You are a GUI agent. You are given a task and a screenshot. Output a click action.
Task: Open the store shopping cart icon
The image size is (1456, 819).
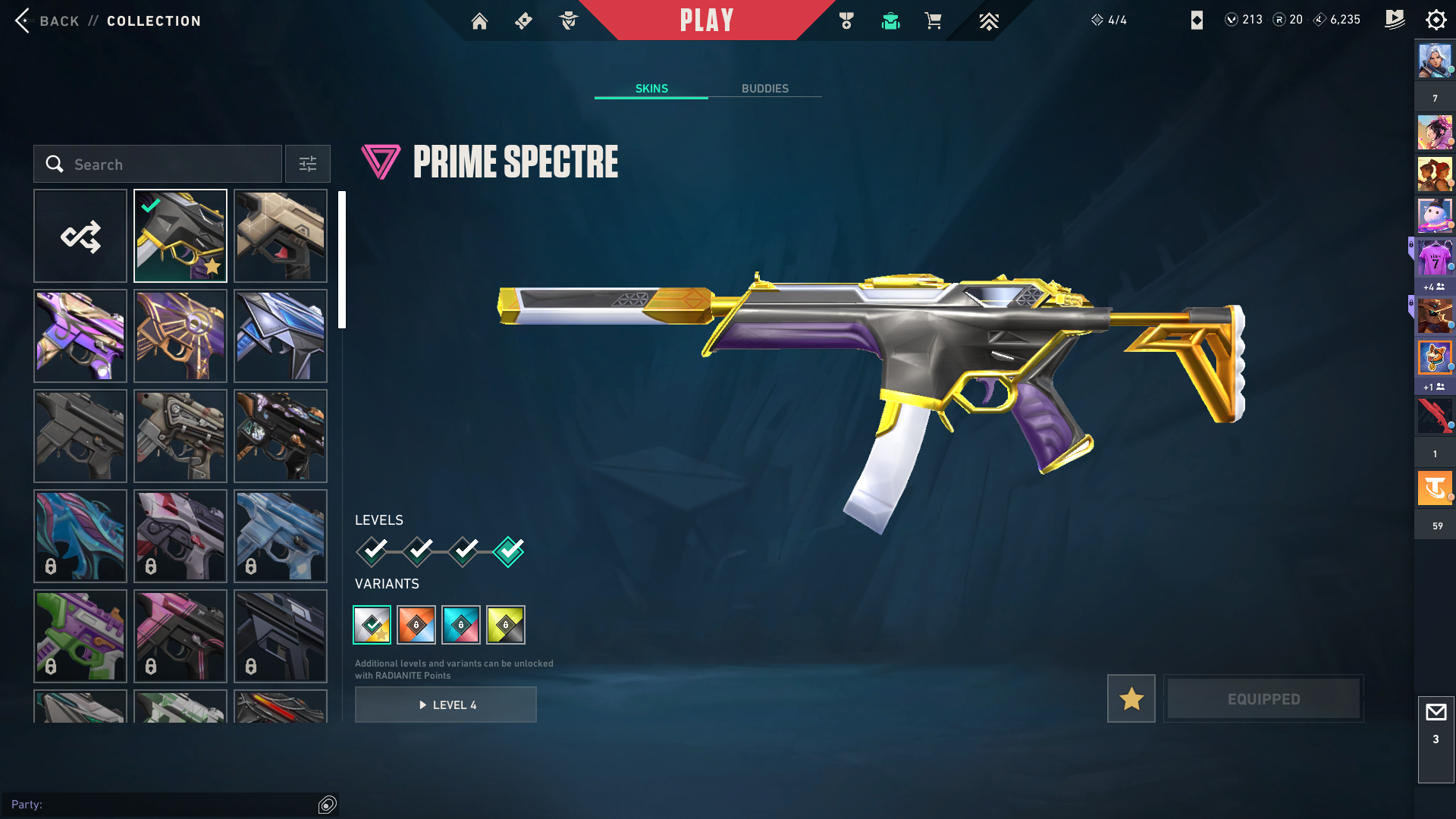[933, 21]
